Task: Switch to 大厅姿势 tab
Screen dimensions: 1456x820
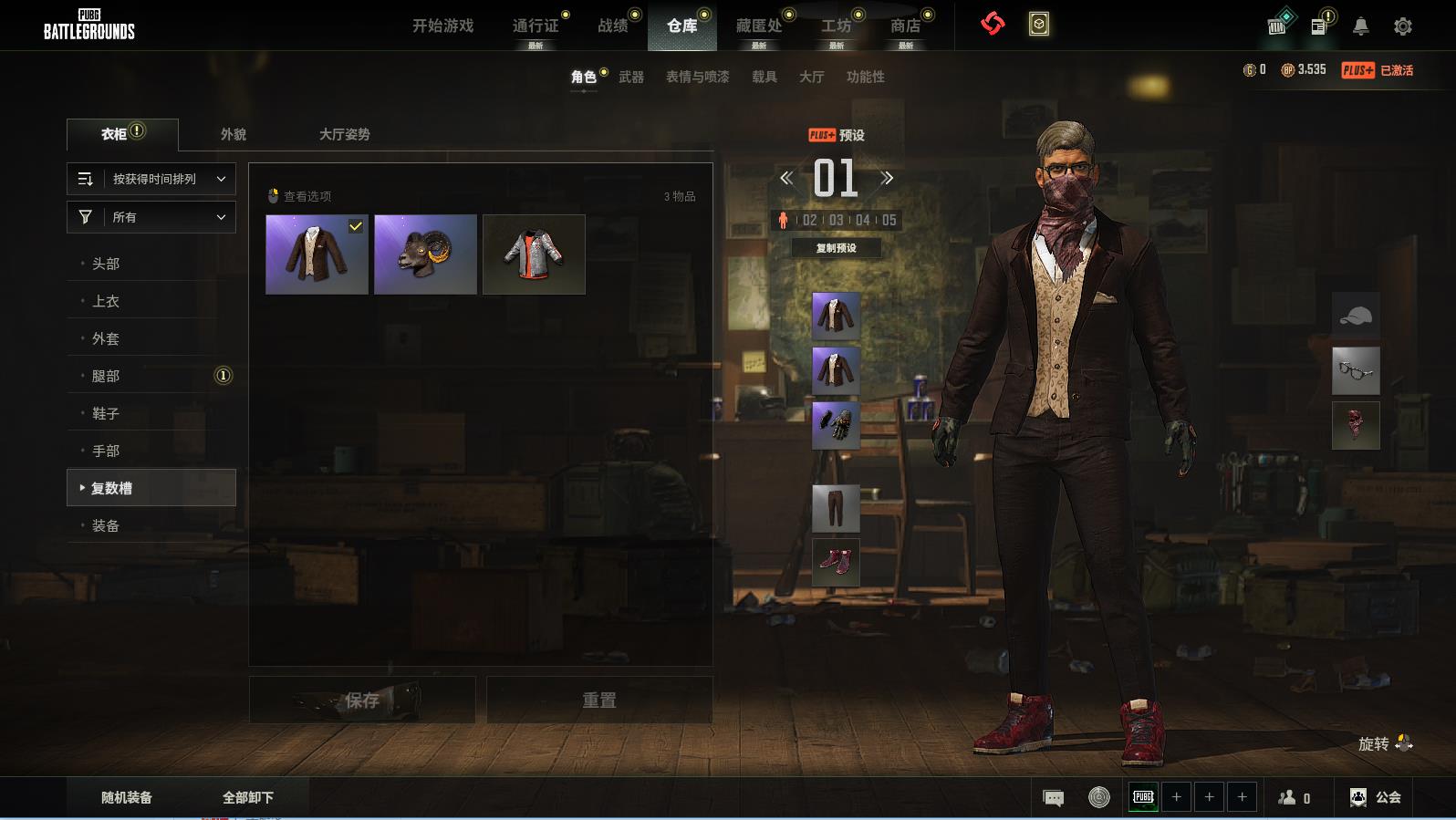Action: click(344, 134)
